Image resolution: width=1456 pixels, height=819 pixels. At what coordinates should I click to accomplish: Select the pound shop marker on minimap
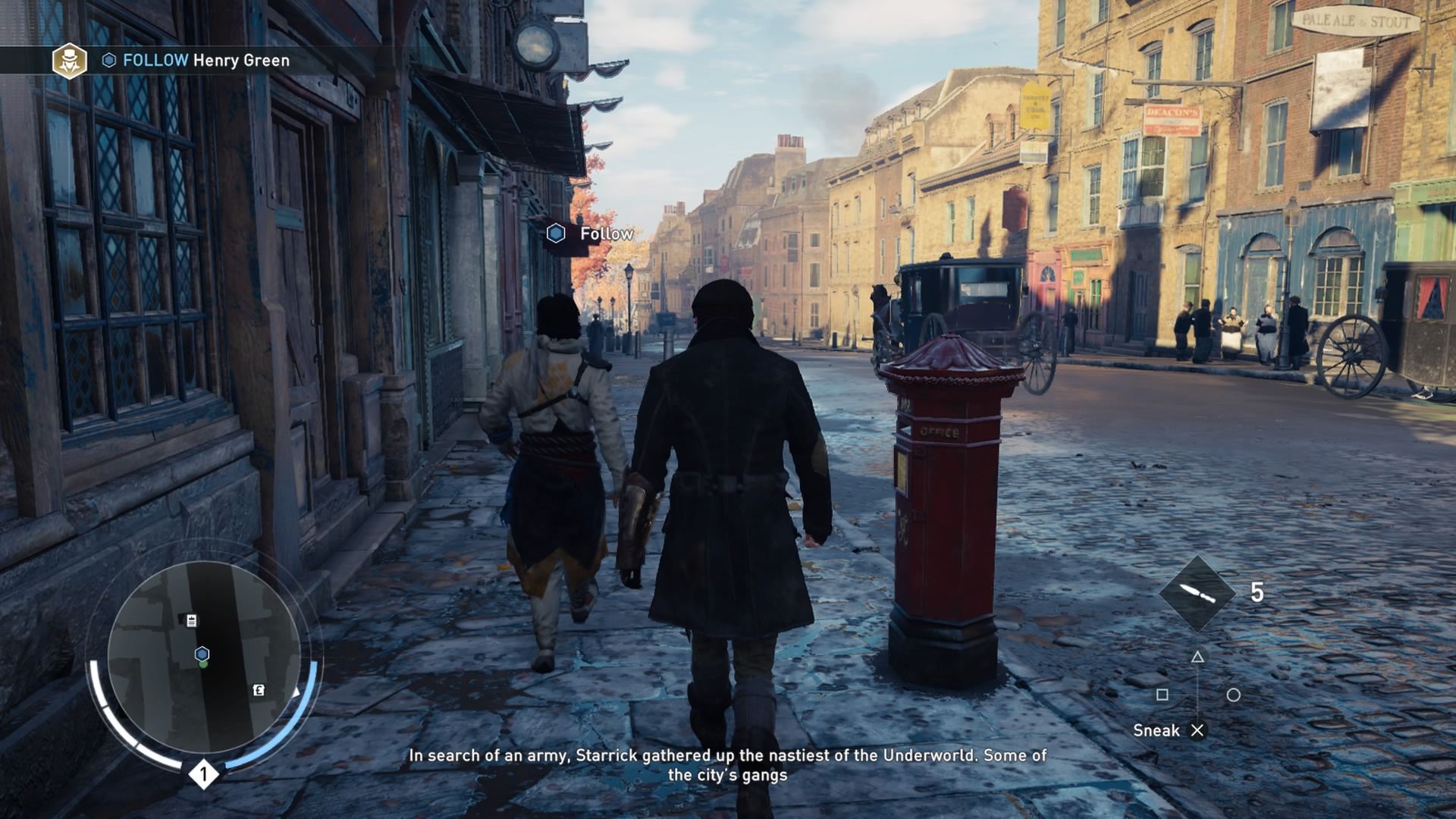[x=259, y=690]
